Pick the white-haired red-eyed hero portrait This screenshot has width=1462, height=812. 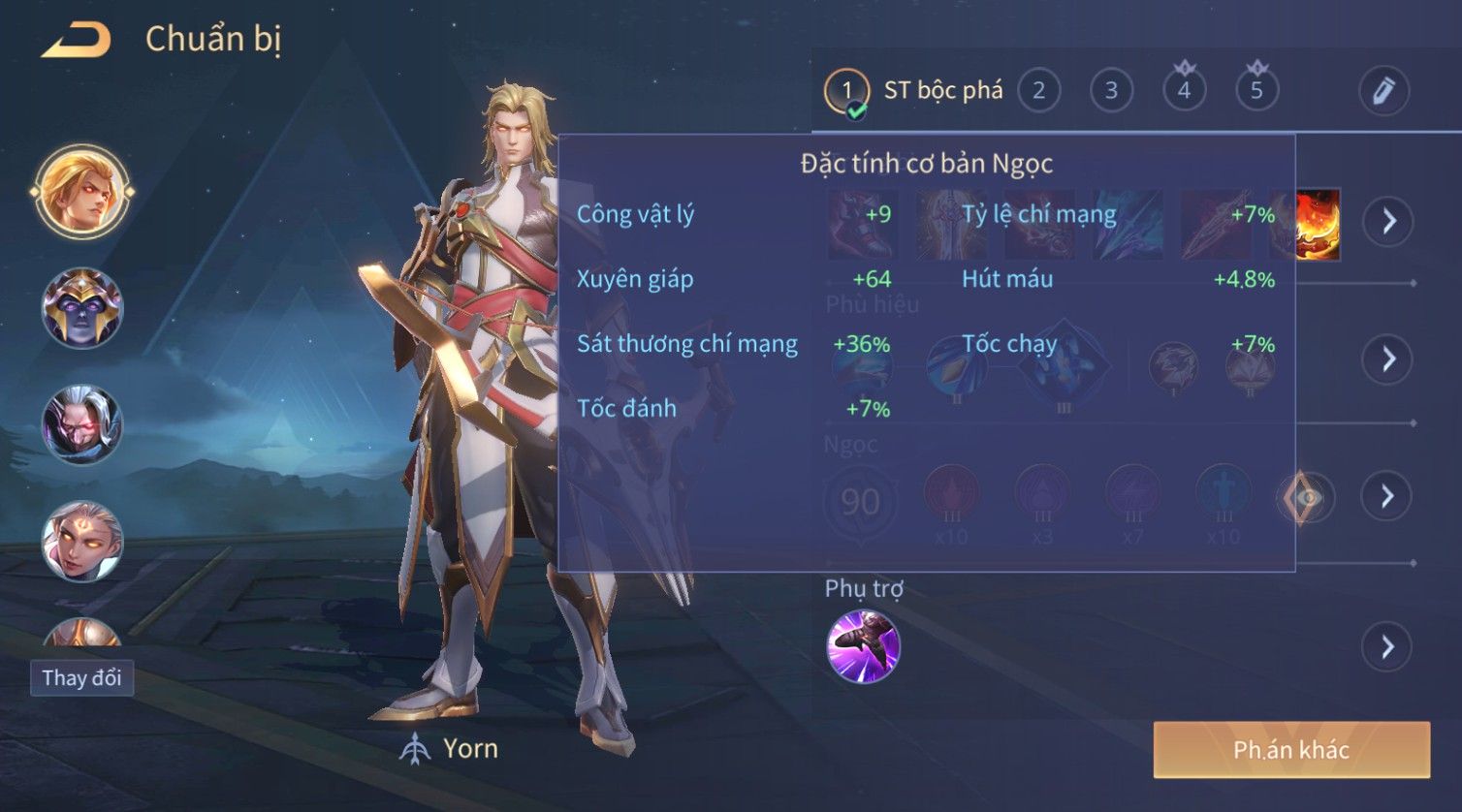coord(81,424)
